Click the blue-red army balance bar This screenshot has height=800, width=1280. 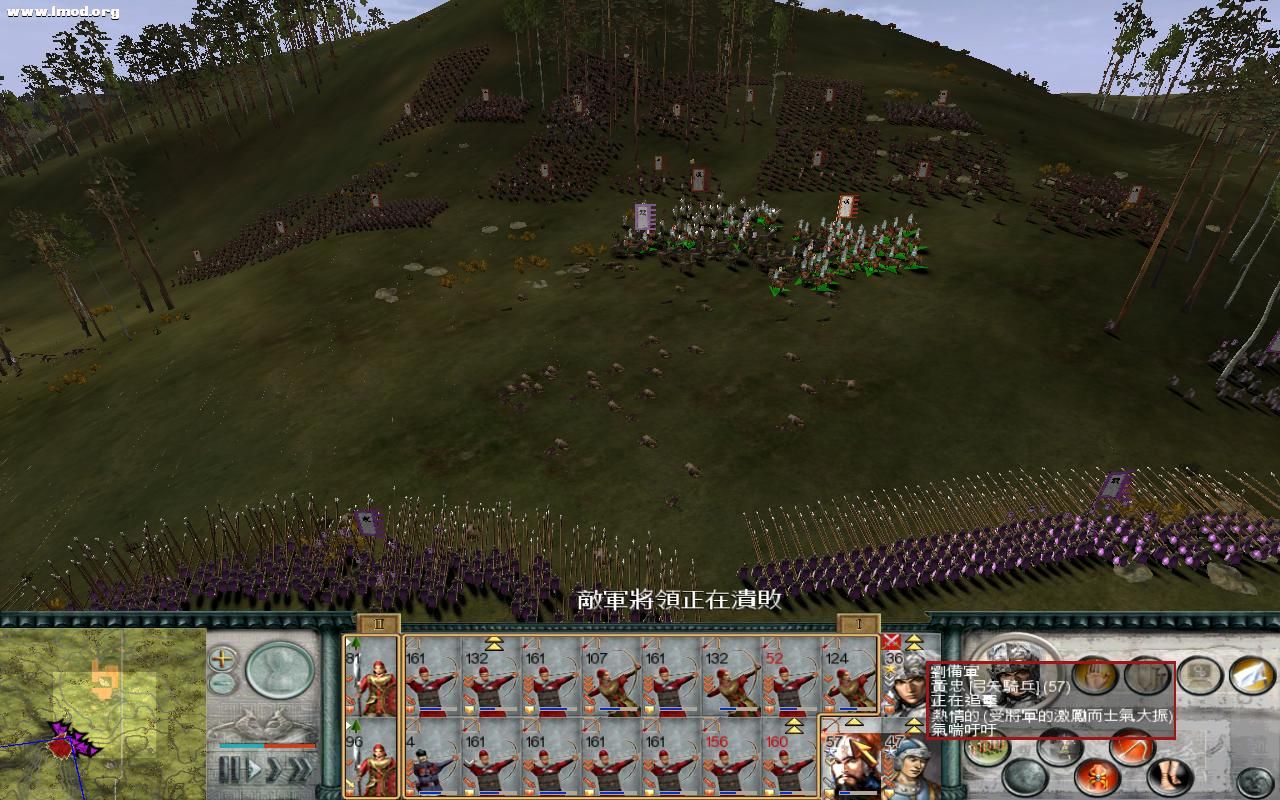[267, 746]
